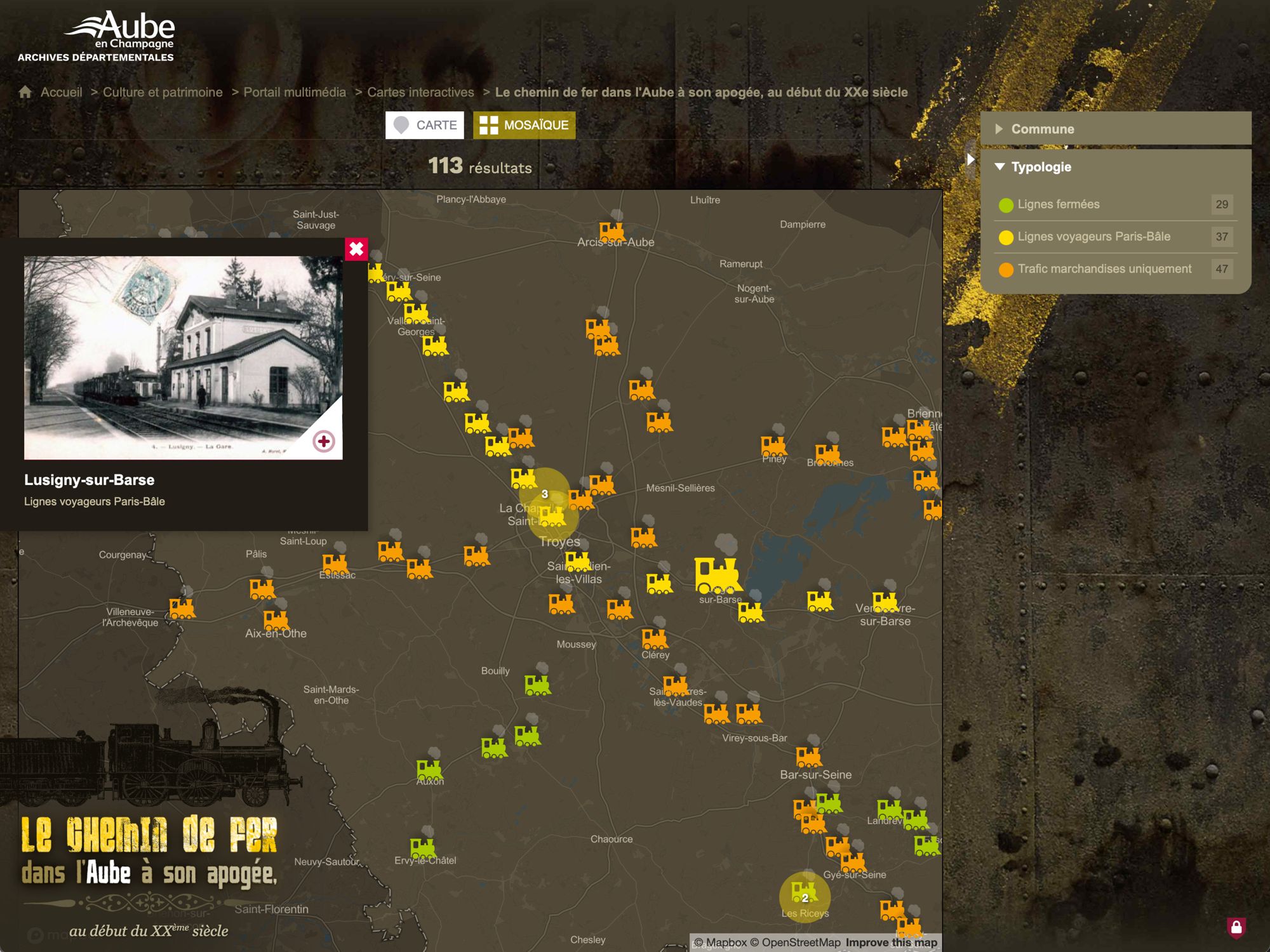
Task: Open the Improve this map link
Action: [x=891, y=942]
